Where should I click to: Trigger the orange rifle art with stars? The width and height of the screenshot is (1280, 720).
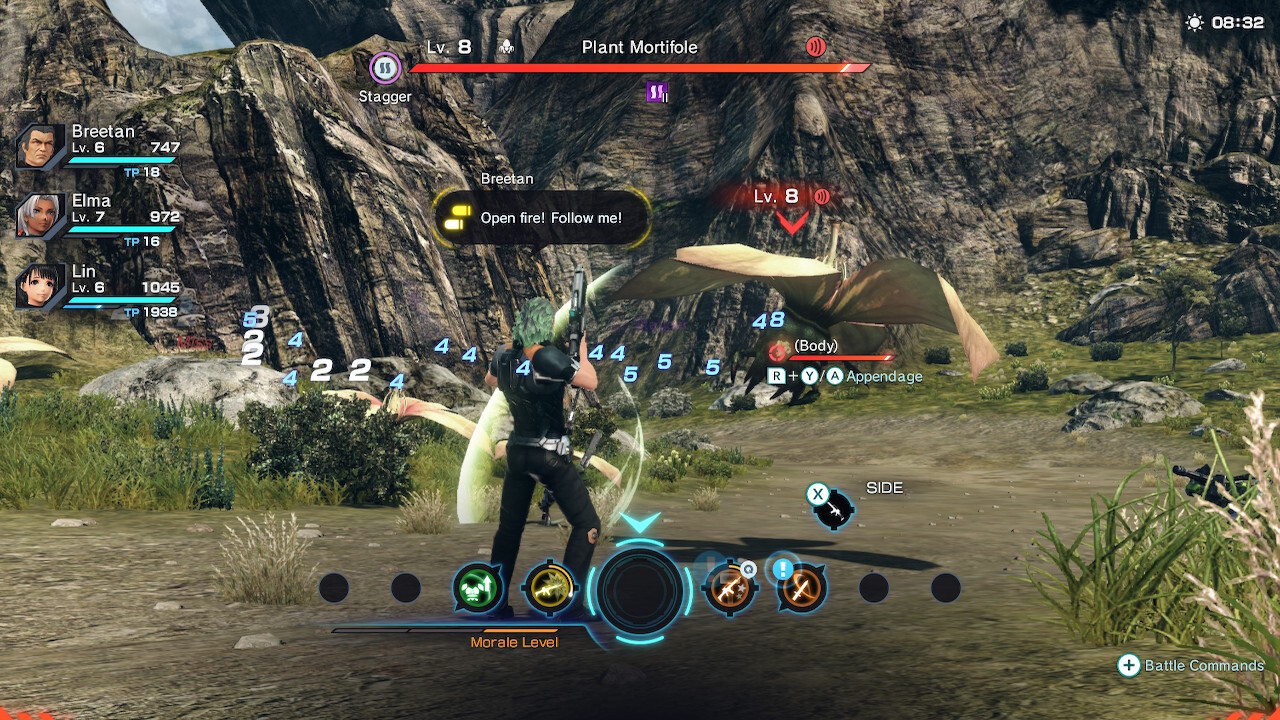(x=729, y=588)
